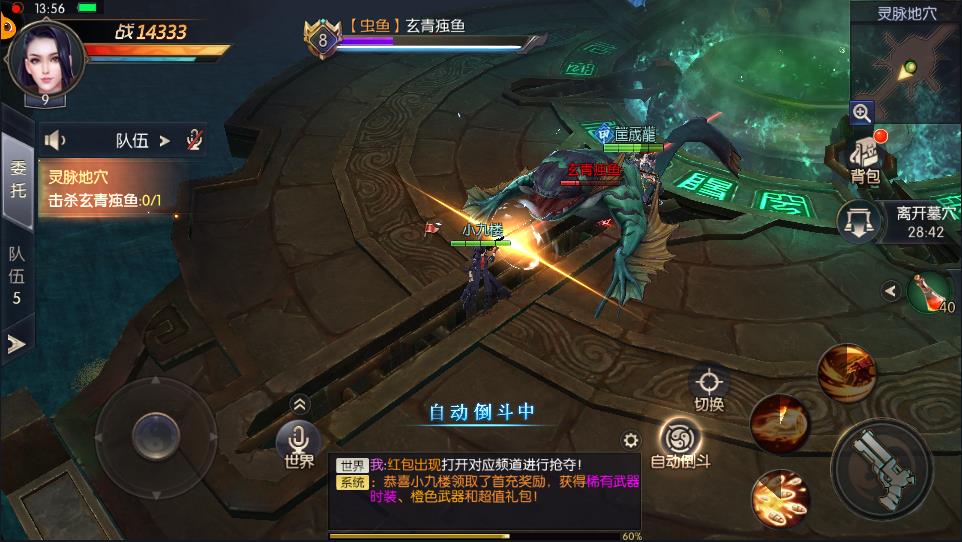This screenshot has height=542, width=962.
Task: Expand the potion shortcut arrow
Action: pos(890,291)
